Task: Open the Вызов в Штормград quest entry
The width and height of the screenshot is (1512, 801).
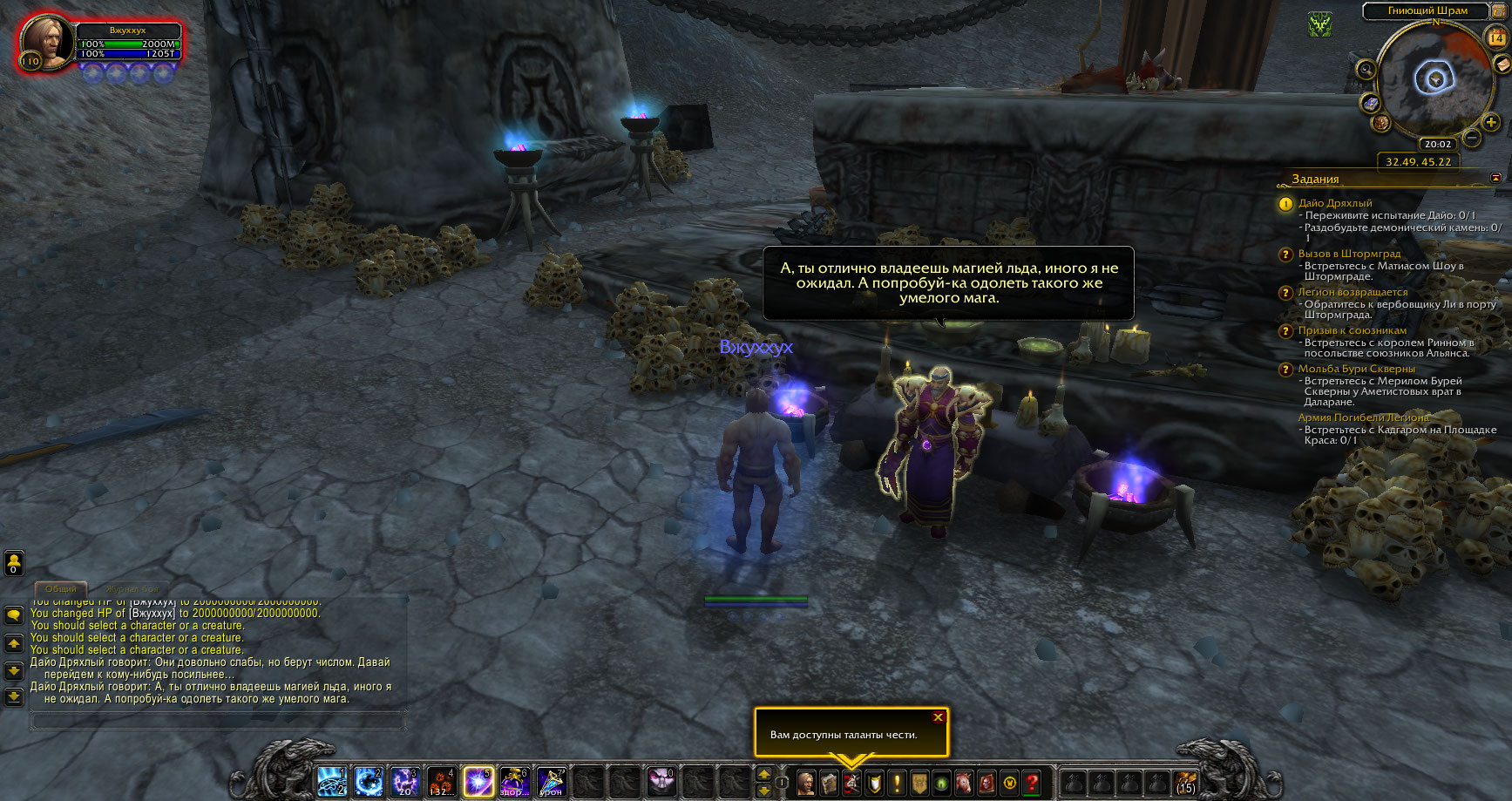Action: point(1349,254)
